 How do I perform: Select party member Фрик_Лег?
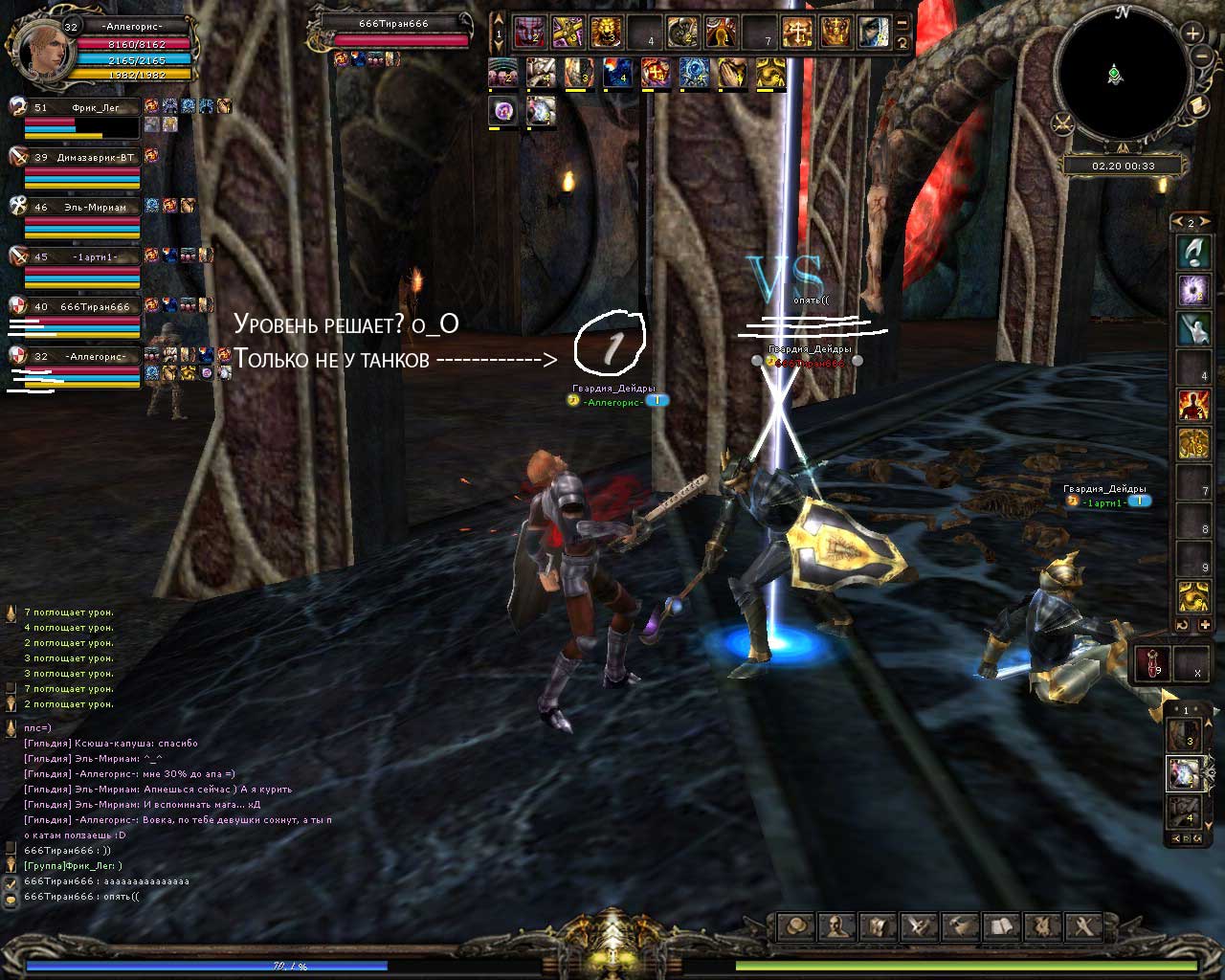coord(83,108)
